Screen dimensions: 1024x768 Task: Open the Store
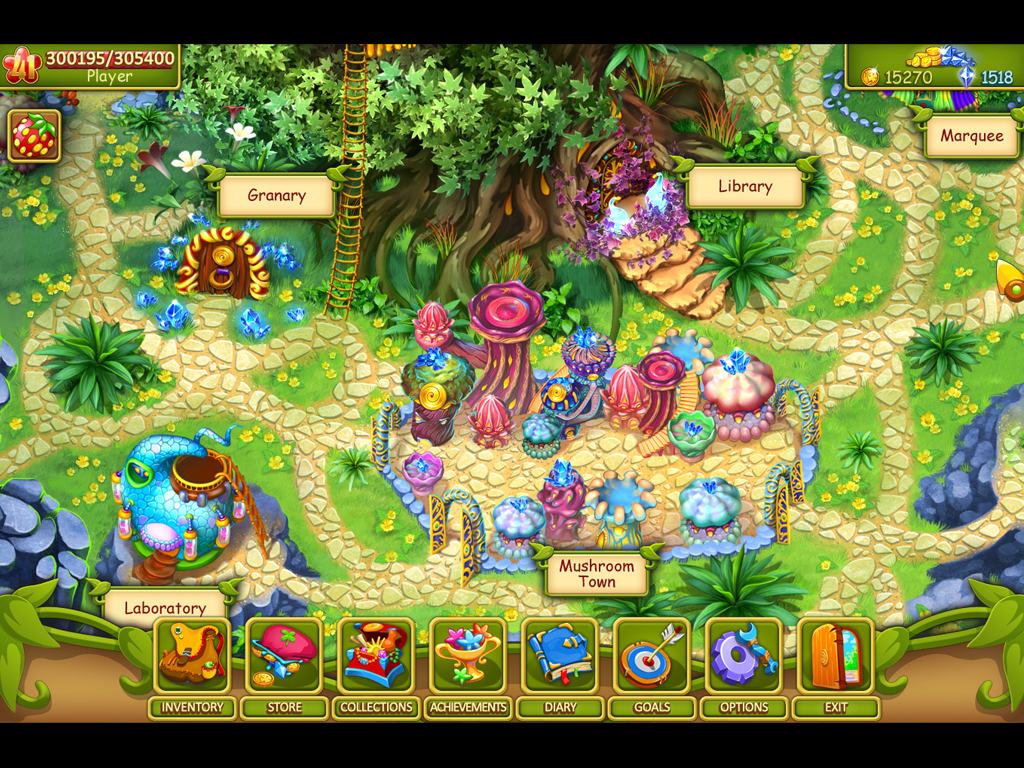[x=284, y=657]
